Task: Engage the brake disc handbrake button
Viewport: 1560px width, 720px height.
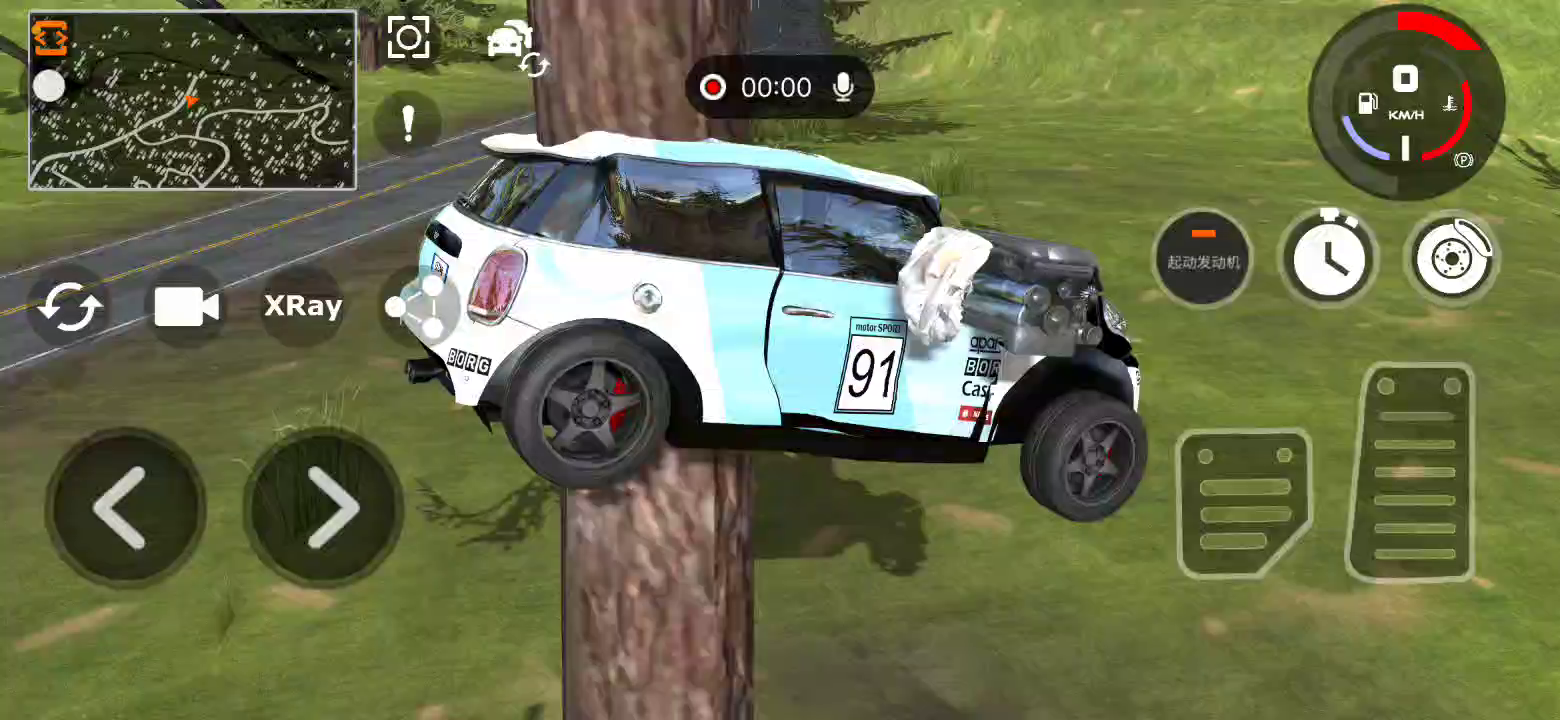Action: coord(1451,257)
